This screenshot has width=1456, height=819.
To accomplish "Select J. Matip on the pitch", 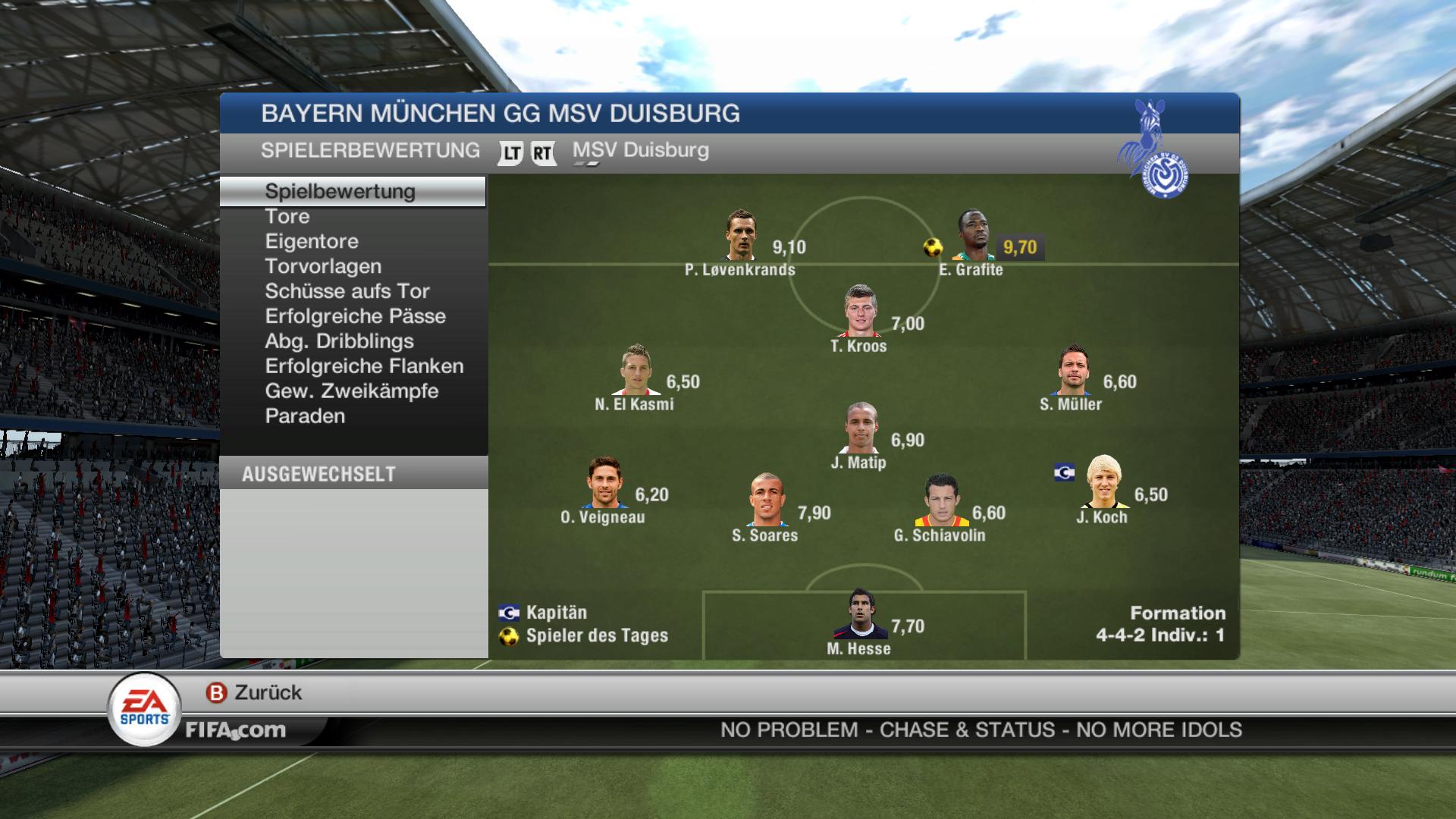I will click(x=861, y=428).
